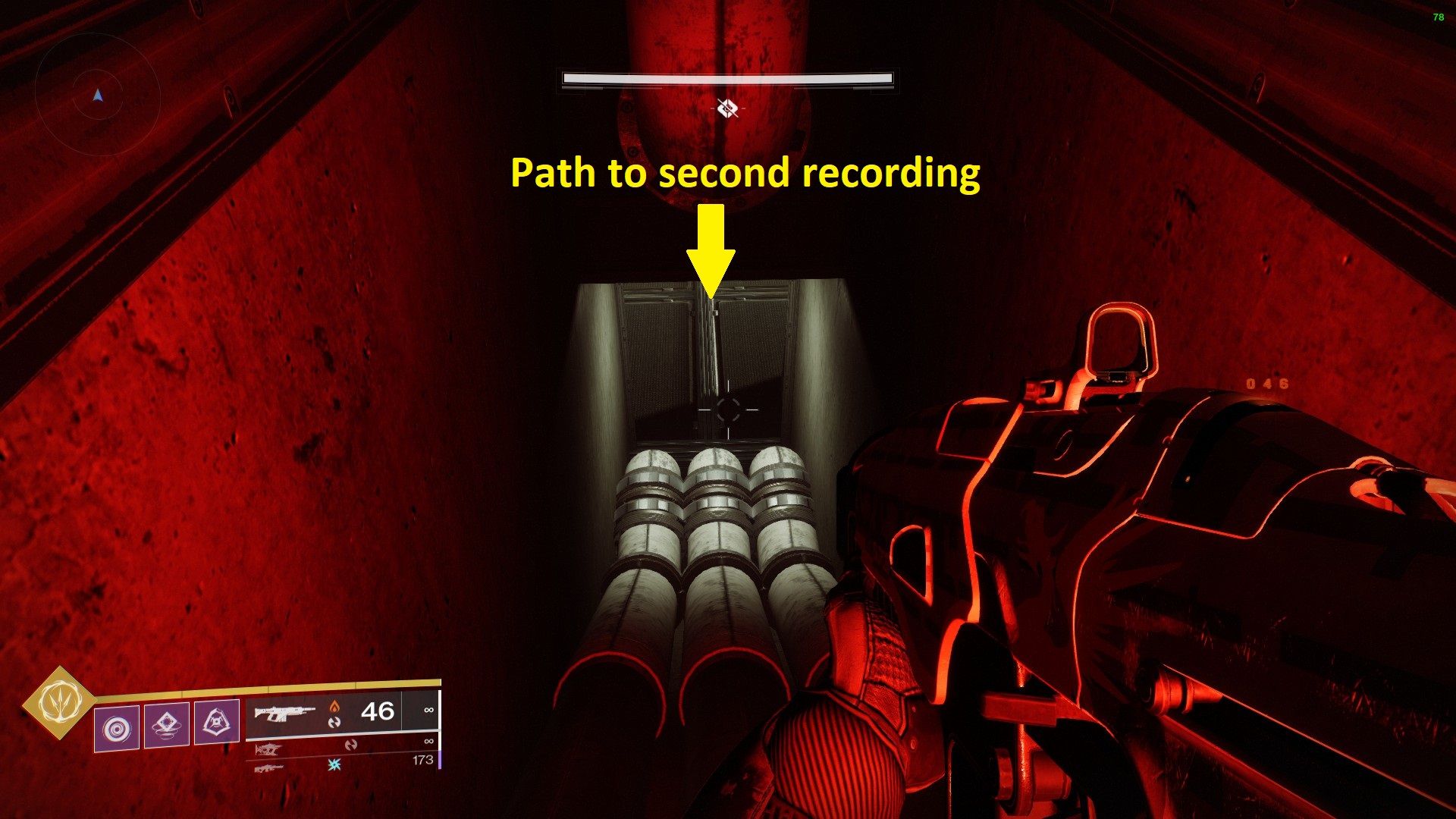Click the orange flame element icon
1456x819 pixels.
point(335,708)
